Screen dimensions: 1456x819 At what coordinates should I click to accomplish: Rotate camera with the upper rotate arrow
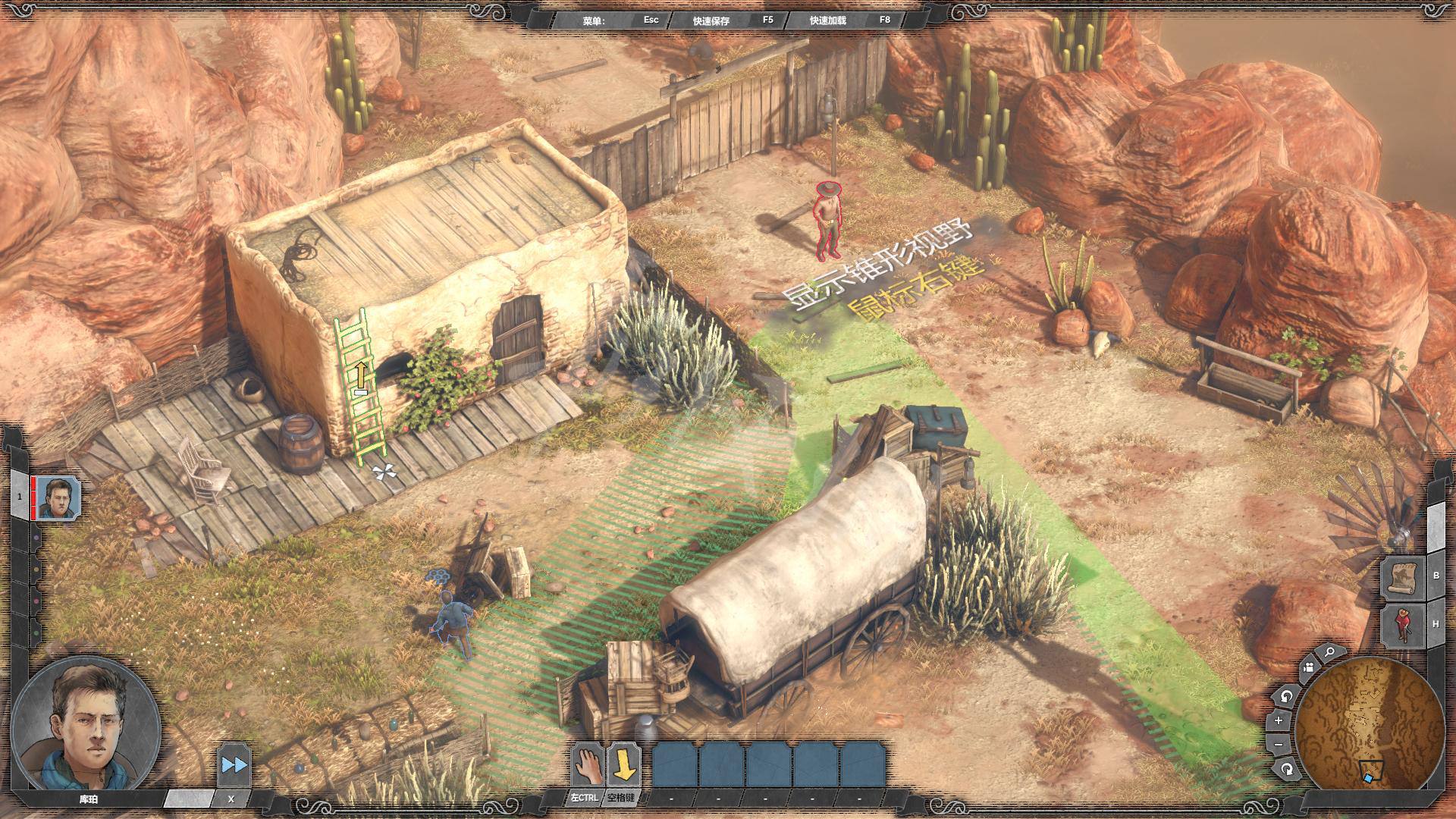(x=1286, y=695)
